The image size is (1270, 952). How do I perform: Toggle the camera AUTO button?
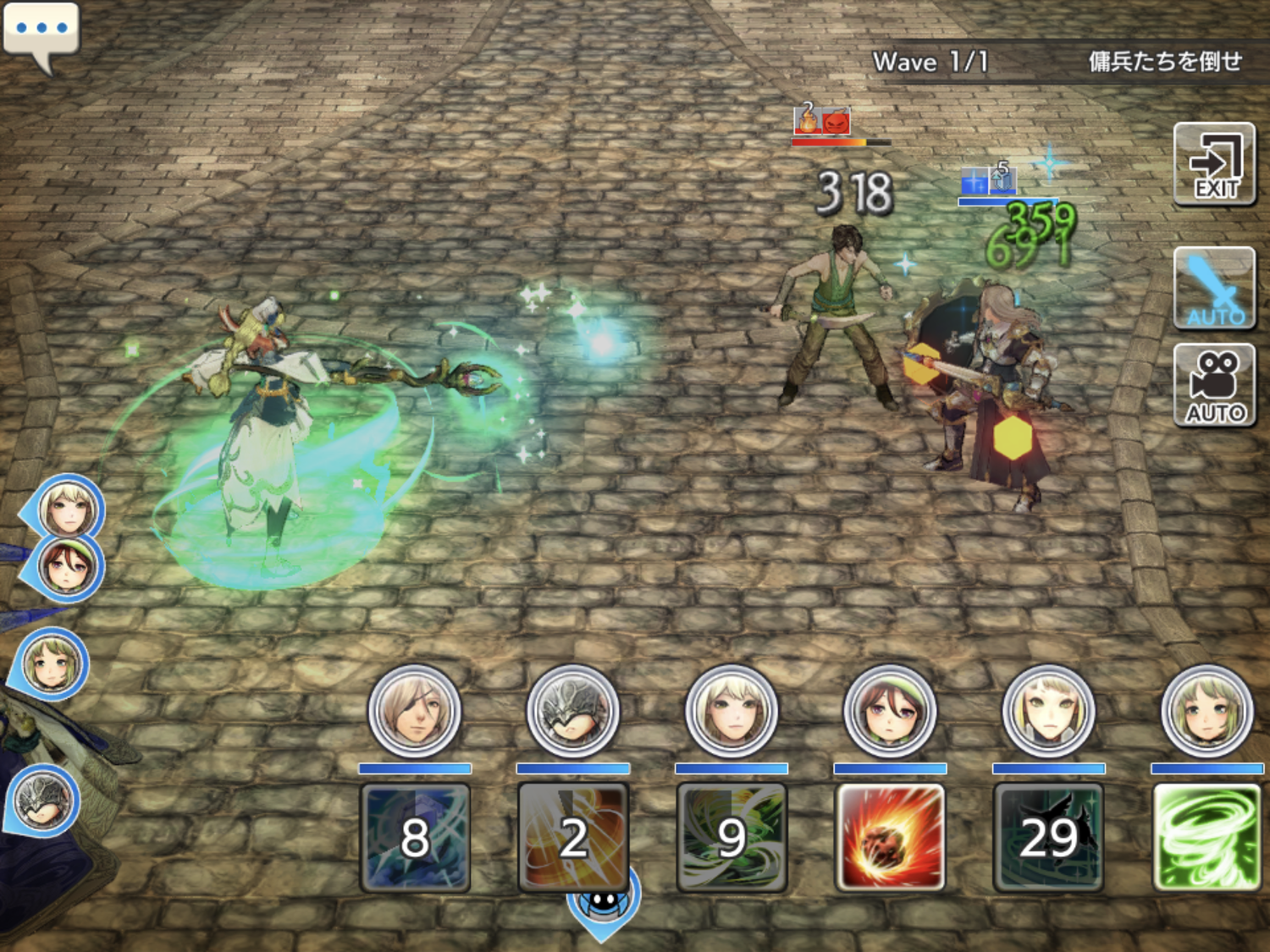[1214, 386]
